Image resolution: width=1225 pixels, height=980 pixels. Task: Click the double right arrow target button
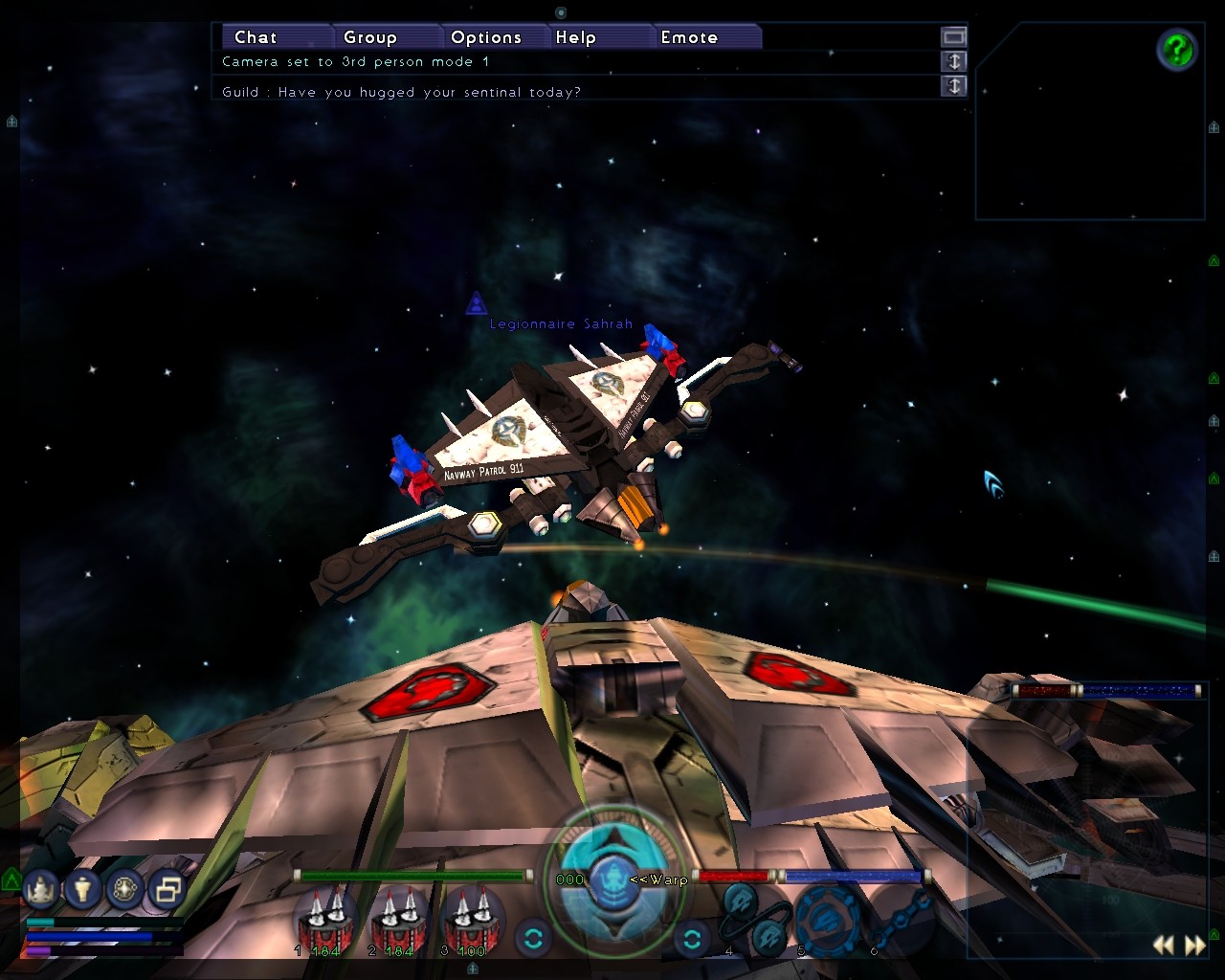click(x=1195, y=946)
